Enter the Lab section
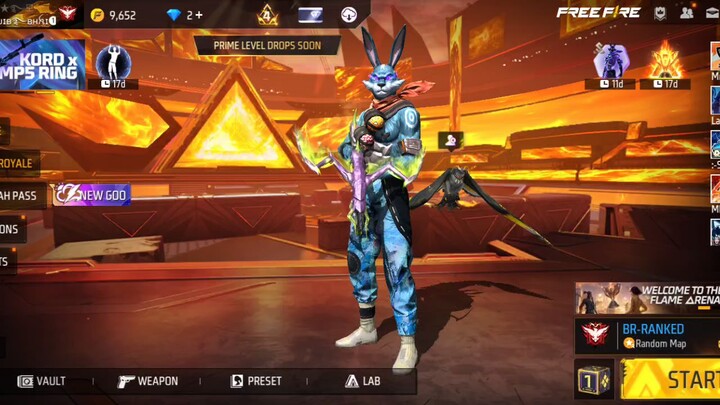This screenshot has width=720, height=405. [363, 381]
